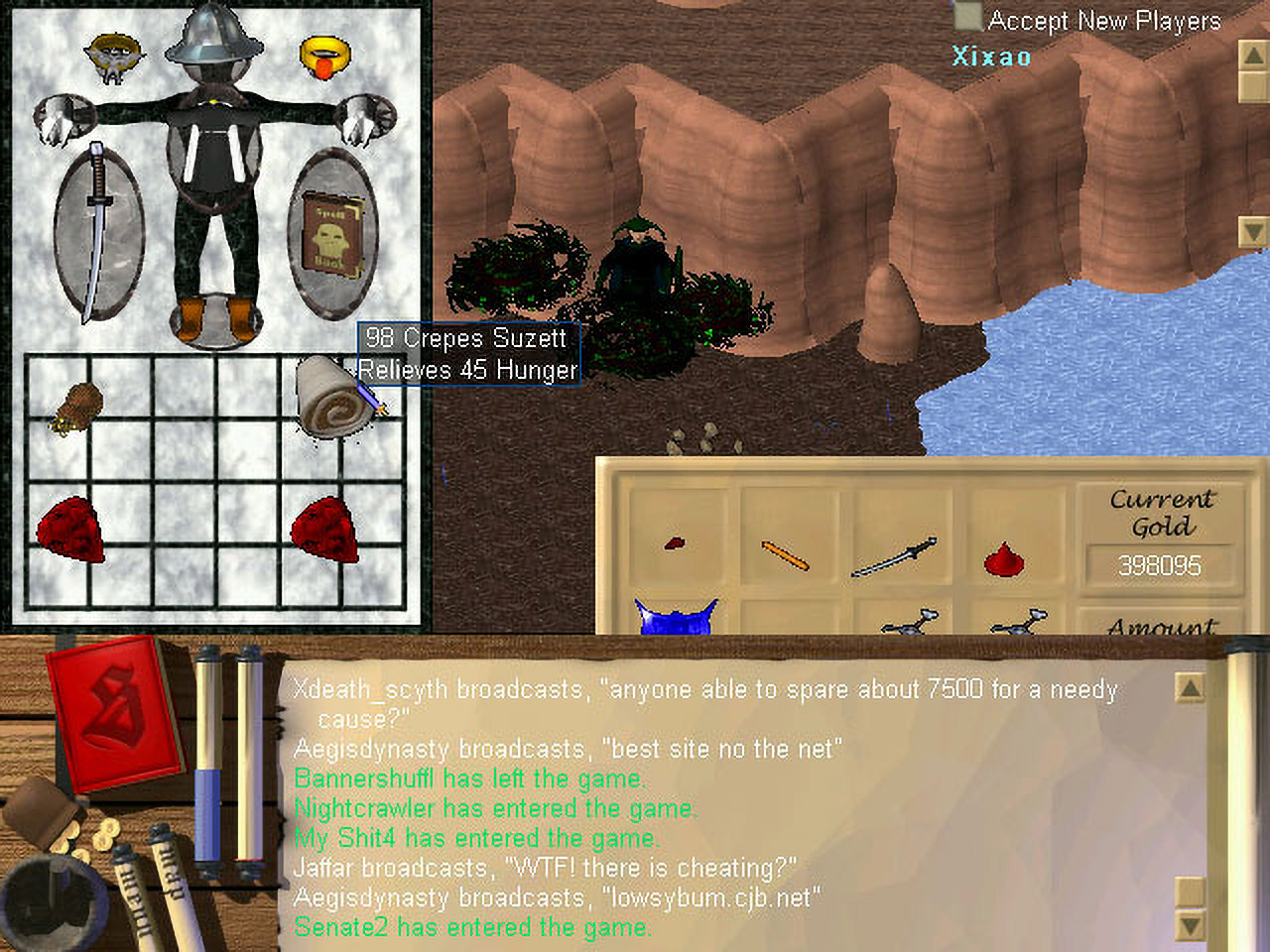
Task: Select the equipped amulet slot
Action: (113, 56)
